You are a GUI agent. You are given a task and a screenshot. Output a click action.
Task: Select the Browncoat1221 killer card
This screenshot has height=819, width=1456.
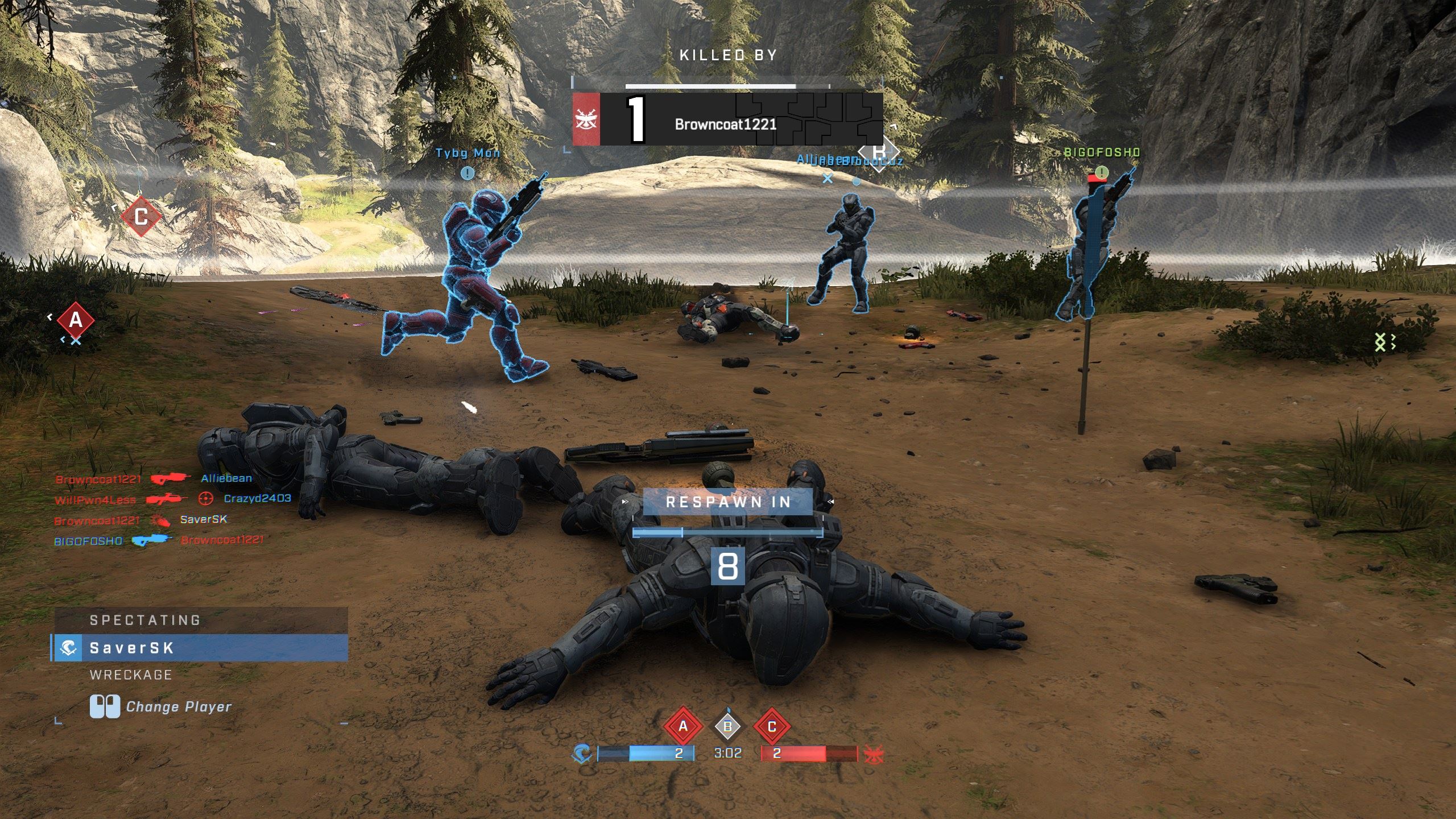tap(727, 119)
